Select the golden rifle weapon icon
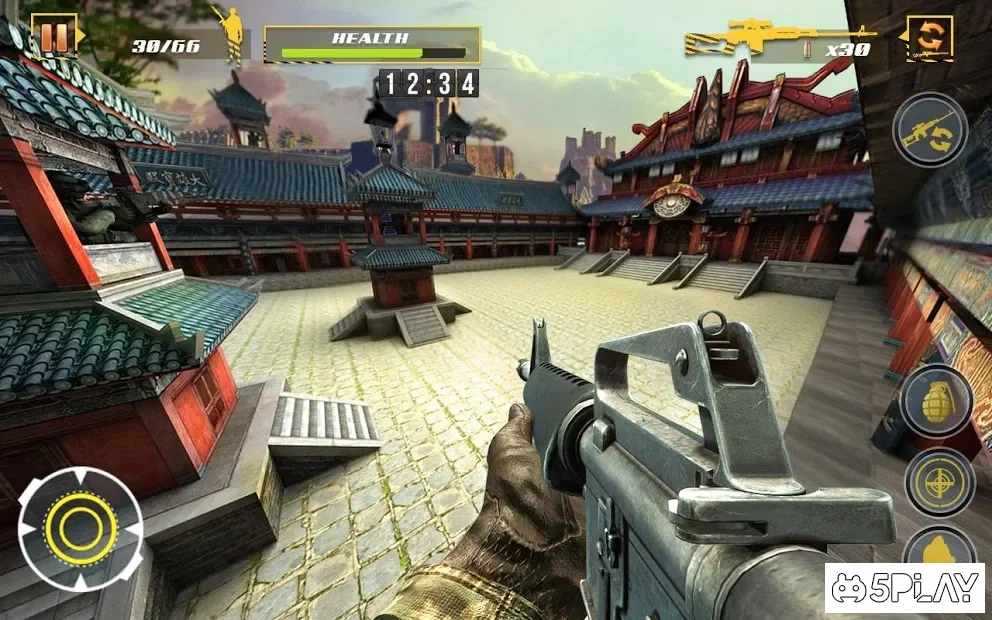The height and width of the screenshot is (620, 992). [740, 40]
